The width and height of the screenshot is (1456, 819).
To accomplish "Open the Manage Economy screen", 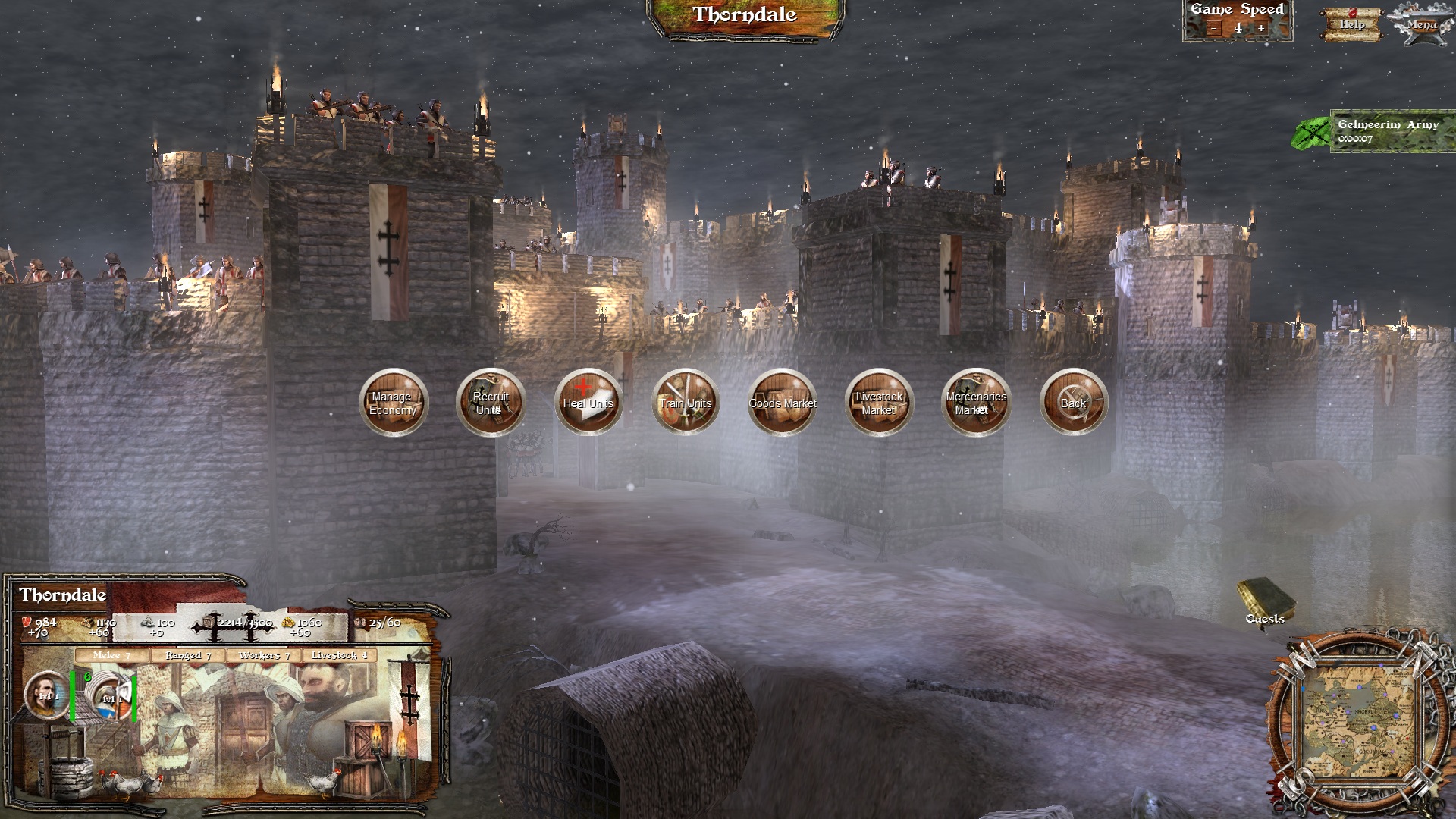I will coord(393,403).
